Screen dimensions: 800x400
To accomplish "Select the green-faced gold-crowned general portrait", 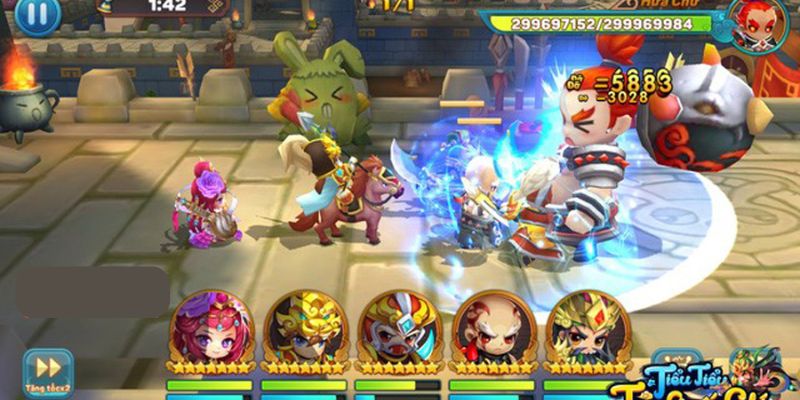I will point(586,329).
